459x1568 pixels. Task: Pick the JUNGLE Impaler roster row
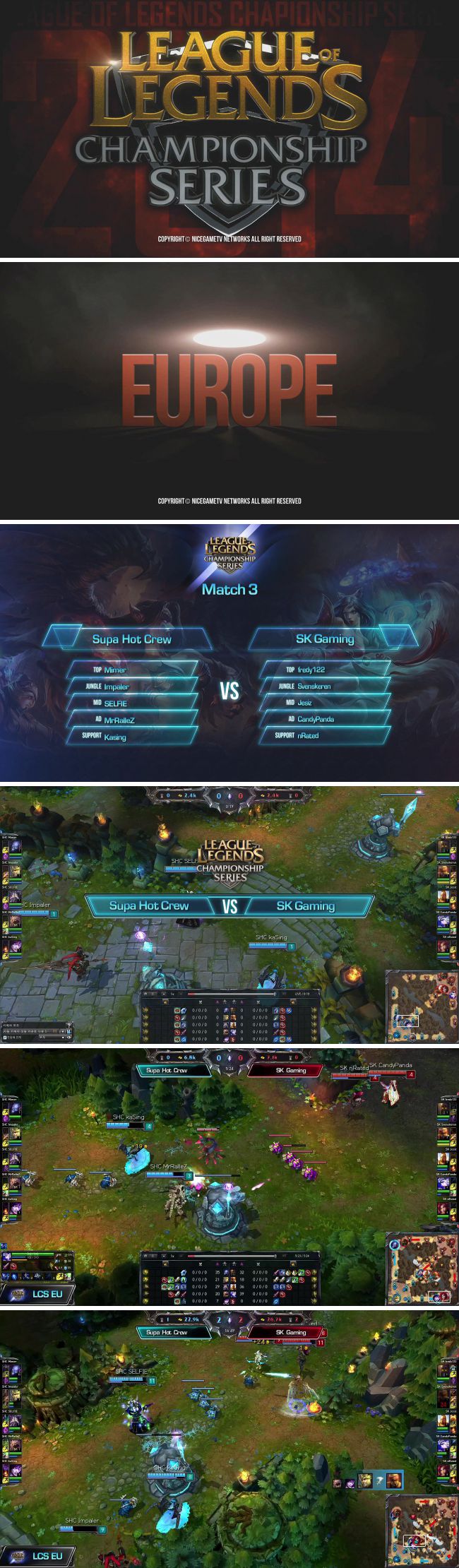(132, 686)
